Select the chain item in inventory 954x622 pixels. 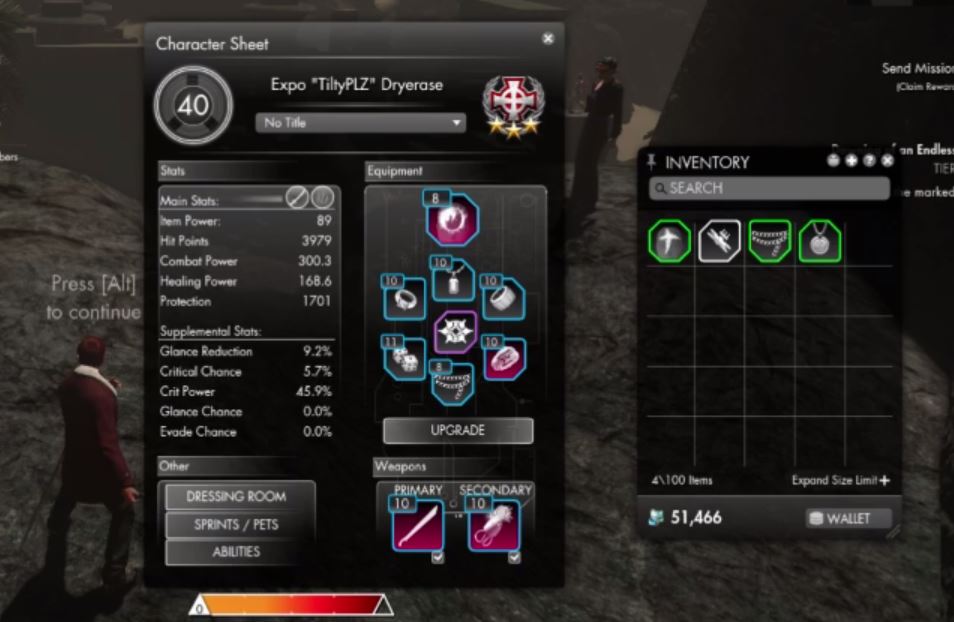tap(770, 241)
